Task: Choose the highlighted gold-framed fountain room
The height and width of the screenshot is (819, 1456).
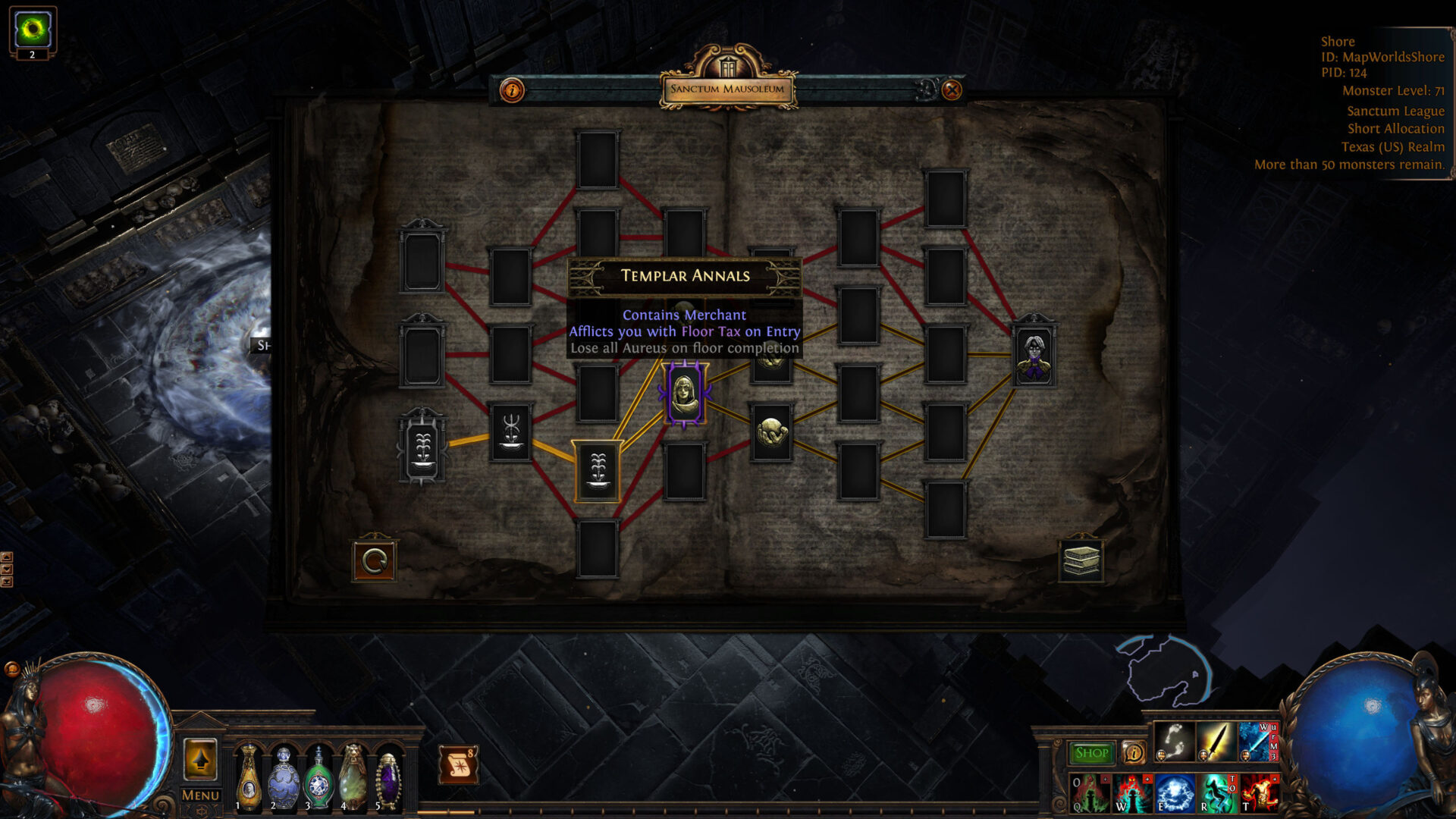Action: point(598,471)
